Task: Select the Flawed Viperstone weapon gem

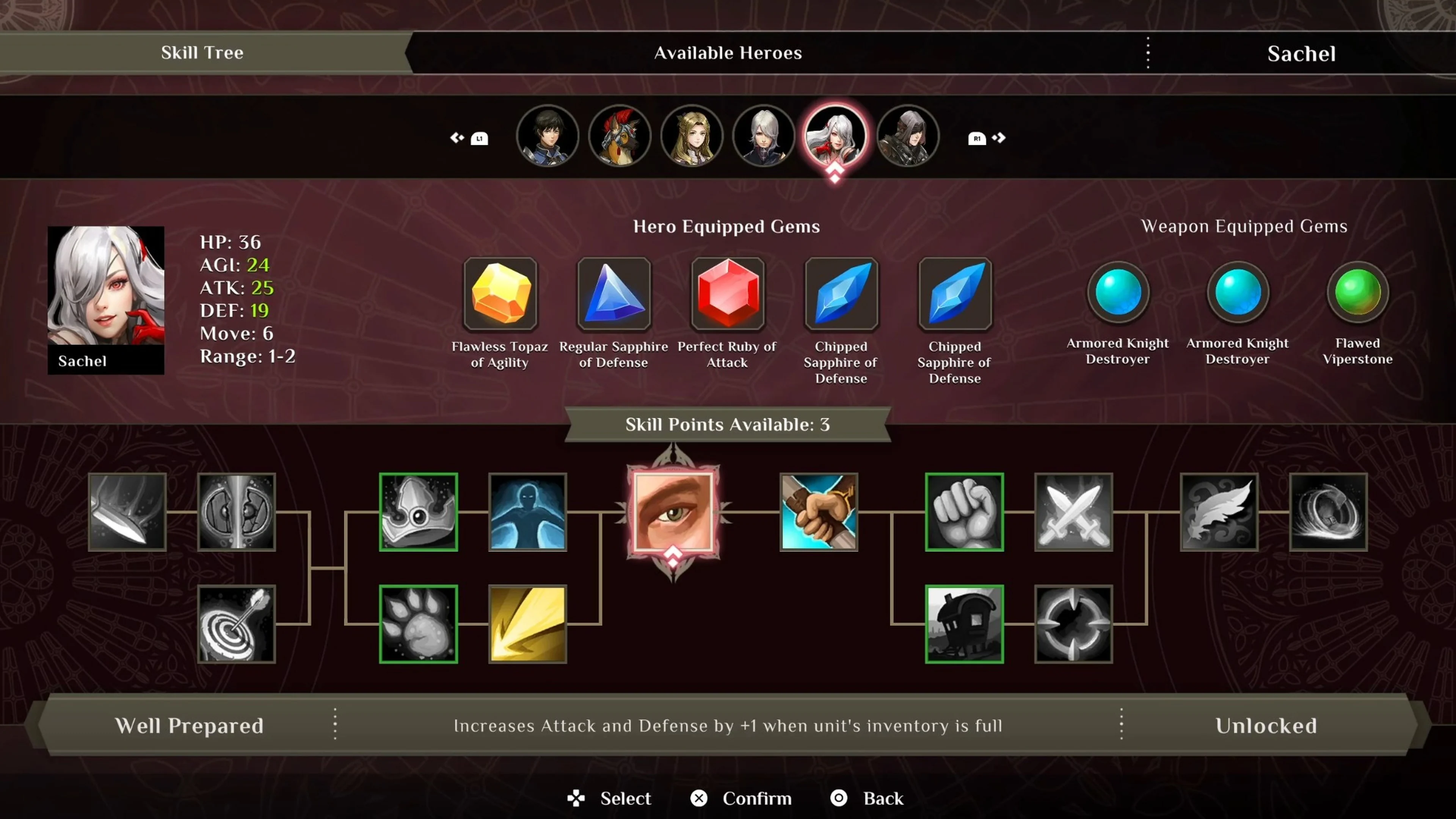Action: [x=1357, y=293]
